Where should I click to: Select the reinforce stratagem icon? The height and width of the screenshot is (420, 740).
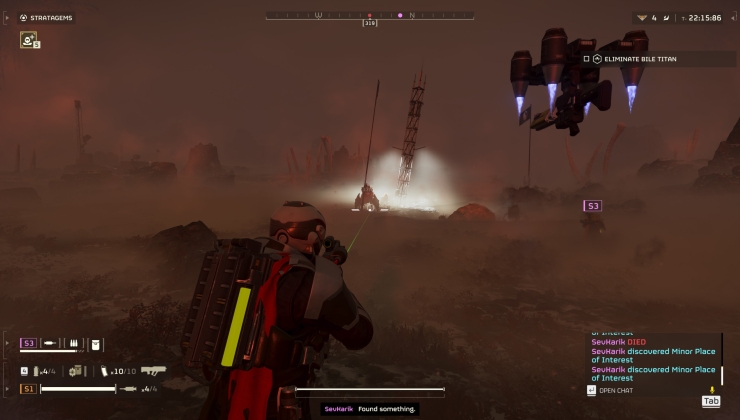(x=29, y=40)
